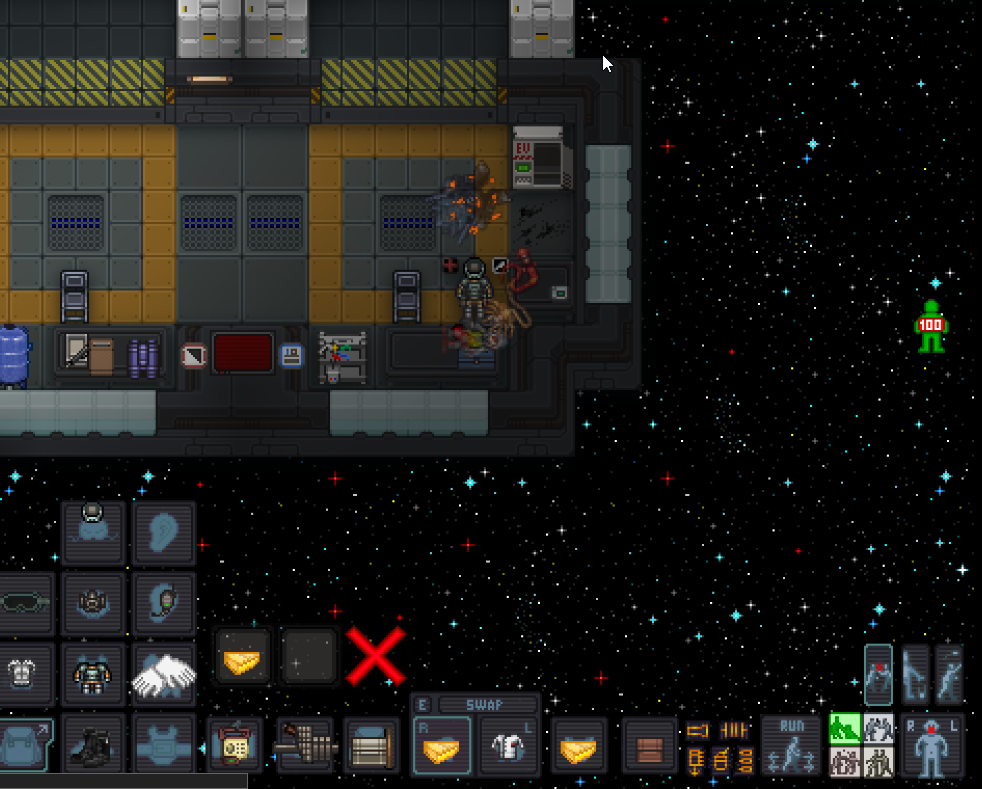Toggle the RUN movement mode
Screen dimensions: 982x789
coord(791,746)
